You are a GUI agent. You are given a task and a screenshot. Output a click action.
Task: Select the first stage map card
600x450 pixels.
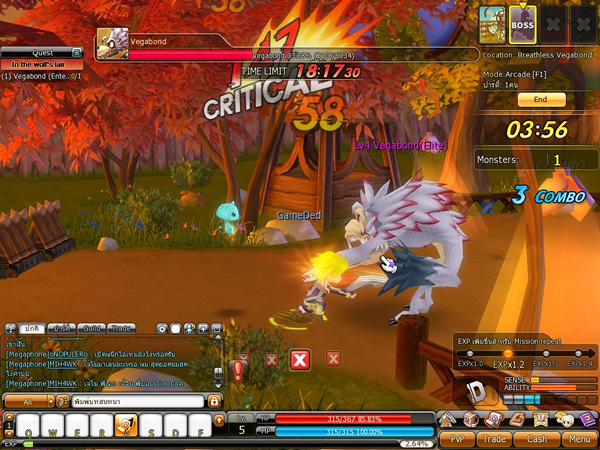491,24
